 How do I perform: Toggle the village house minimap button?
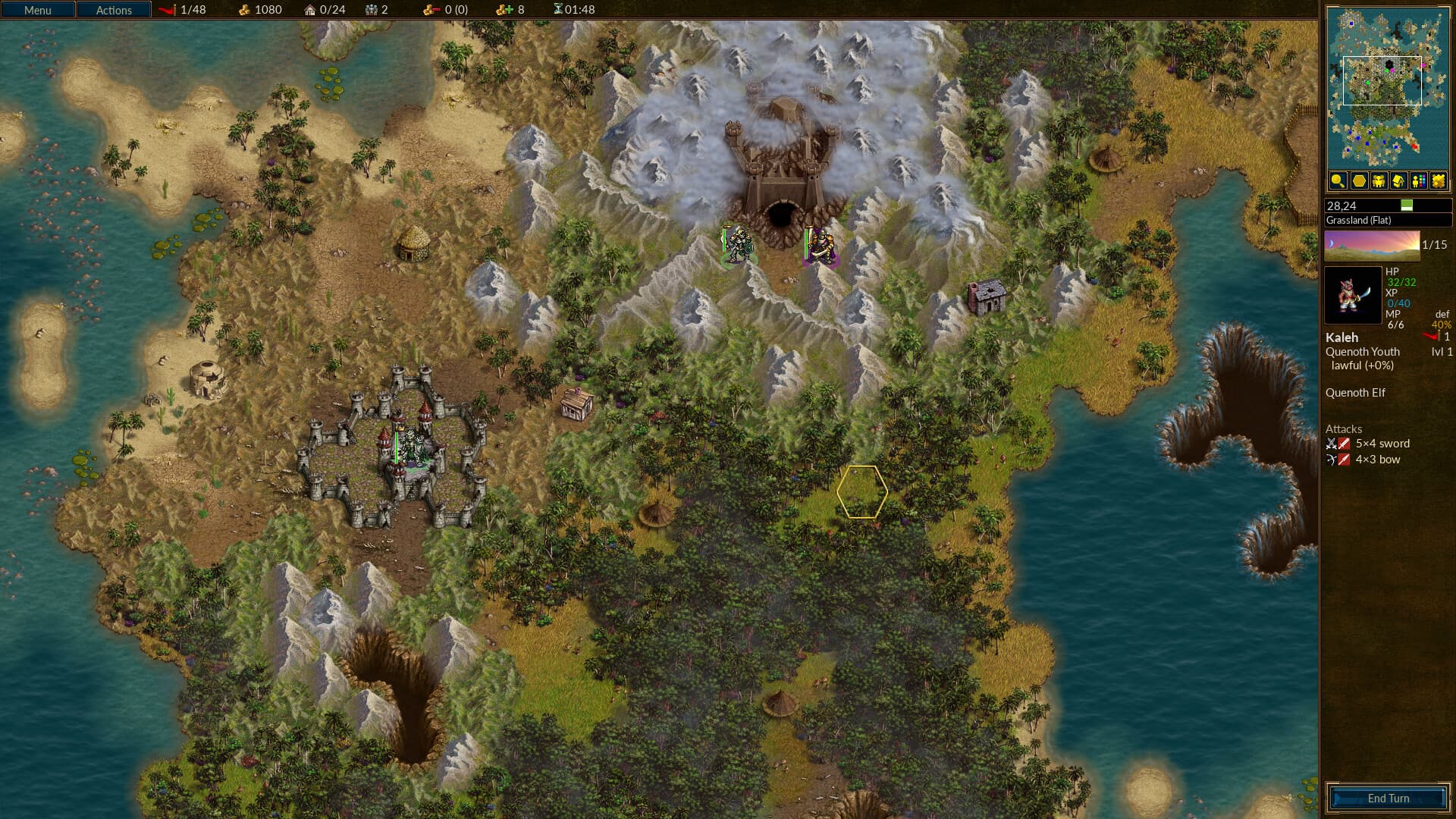click(x=1398, y=180)
